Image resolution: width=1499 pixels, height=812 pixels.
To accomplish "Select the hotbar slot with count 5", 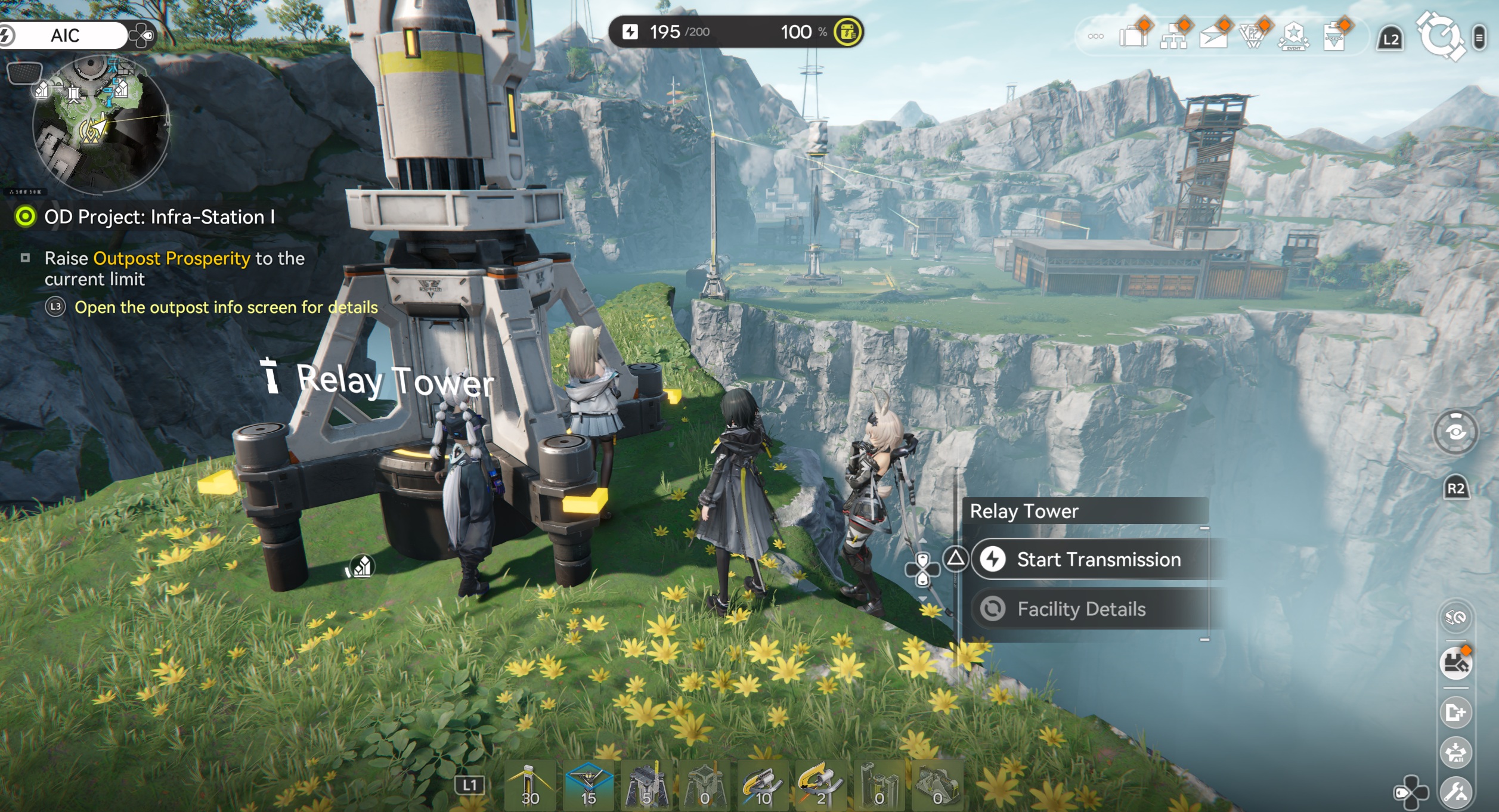I will (646, 785).
